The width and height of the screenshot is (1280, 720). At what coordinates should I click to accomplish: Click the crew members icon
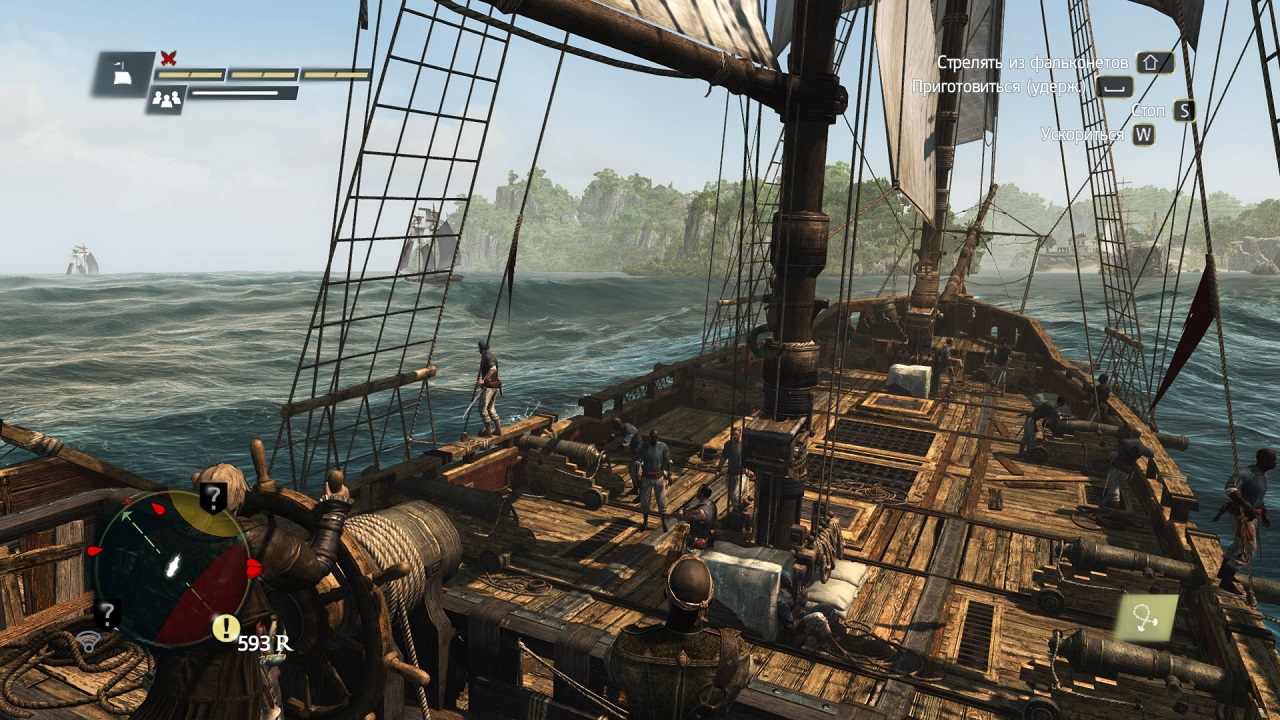tap(165, 99)
